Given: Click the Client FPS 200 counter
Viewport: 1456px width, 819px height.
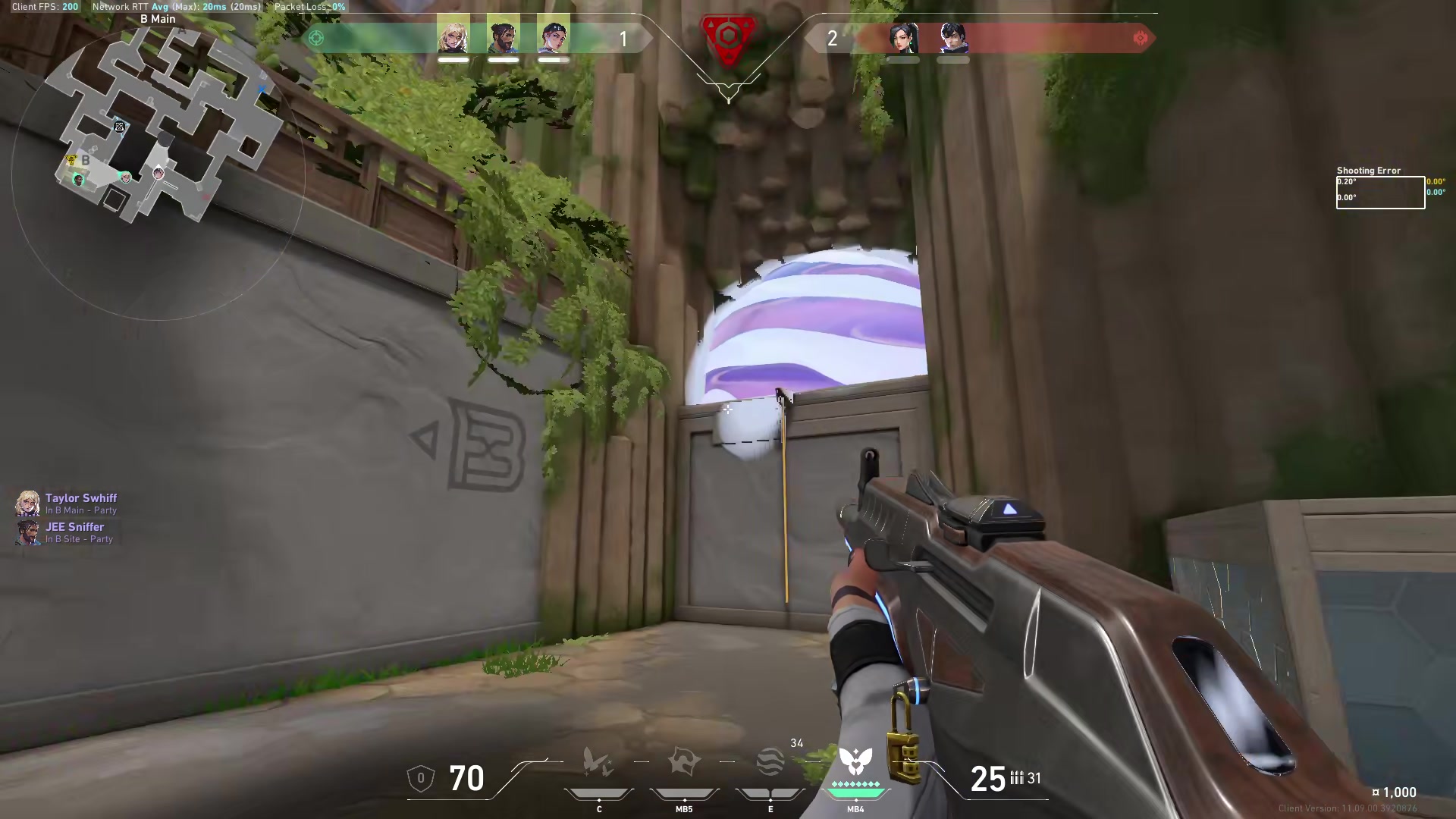Looking at the screenshot, I should click(x=42, y=7).
